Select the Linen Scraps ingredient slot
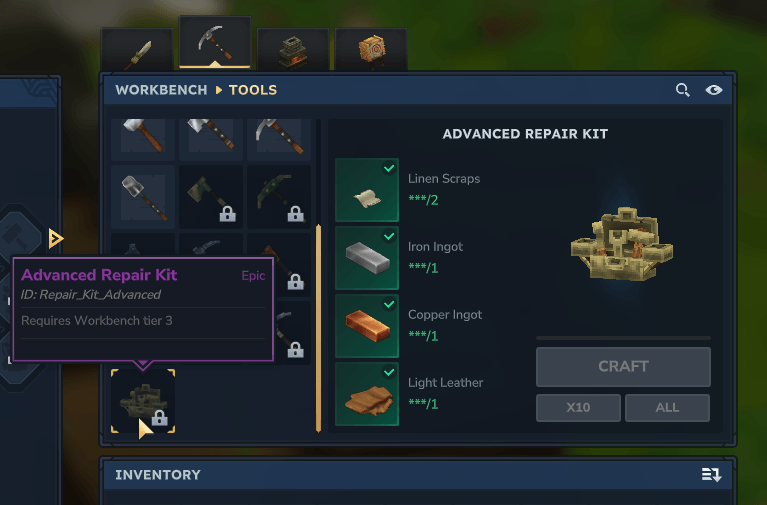Viewport: 767px width, 505px height. click(x=367, y=190)
